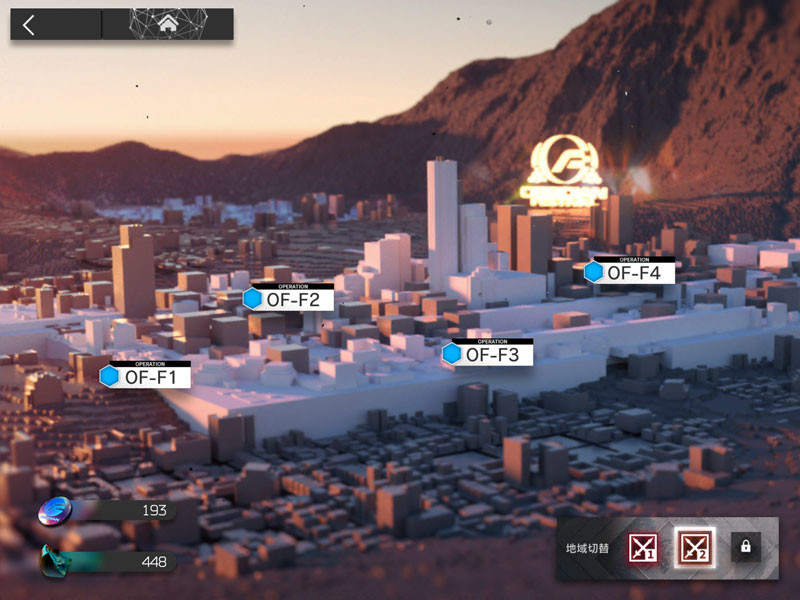Switch to region 1
This screenshot has height=600, width=800.
pyautogui.click(x=643, y=547)
